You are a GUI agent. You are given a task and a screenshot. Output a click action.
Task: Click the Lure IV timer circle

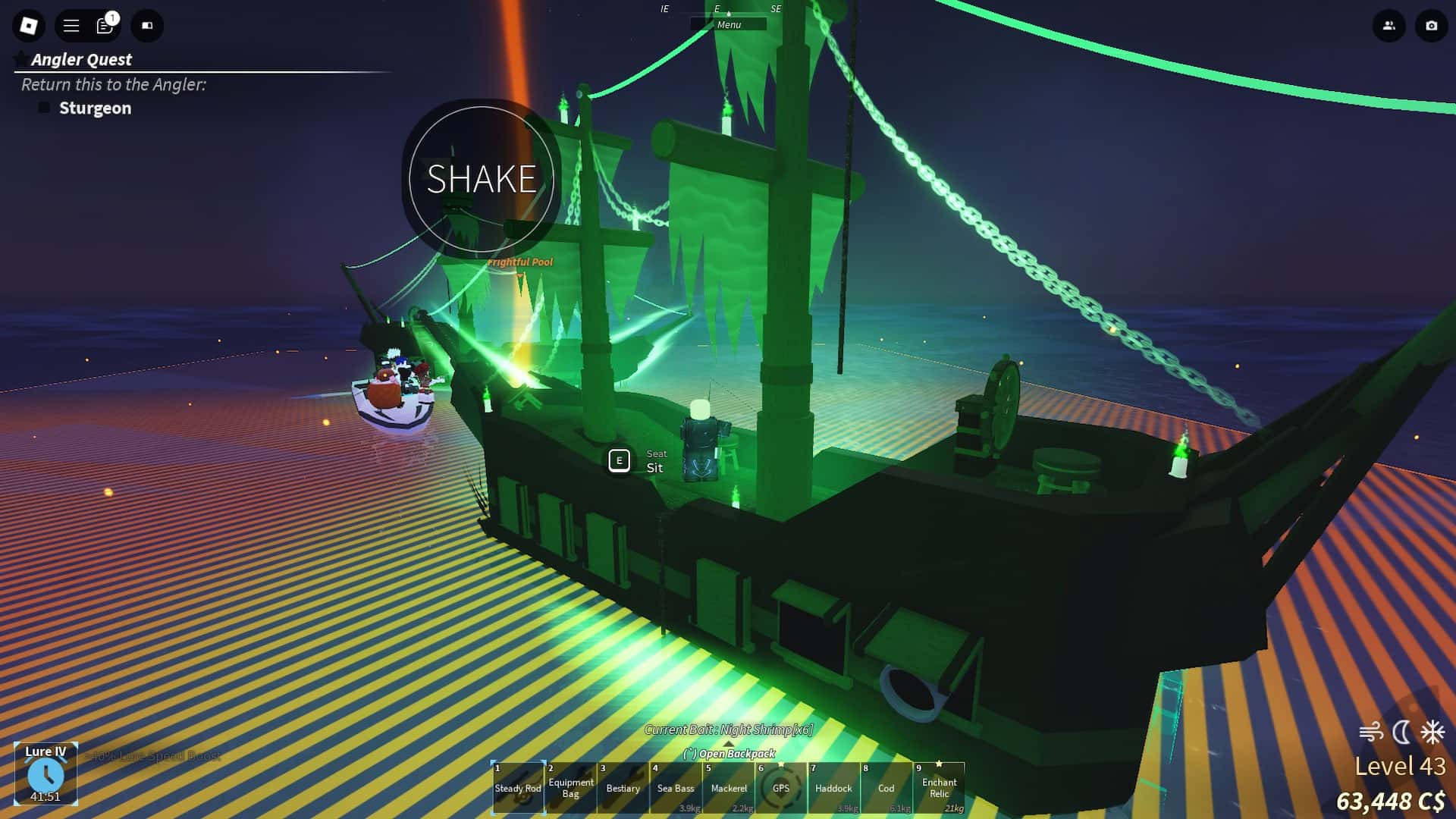click(48, 774)
